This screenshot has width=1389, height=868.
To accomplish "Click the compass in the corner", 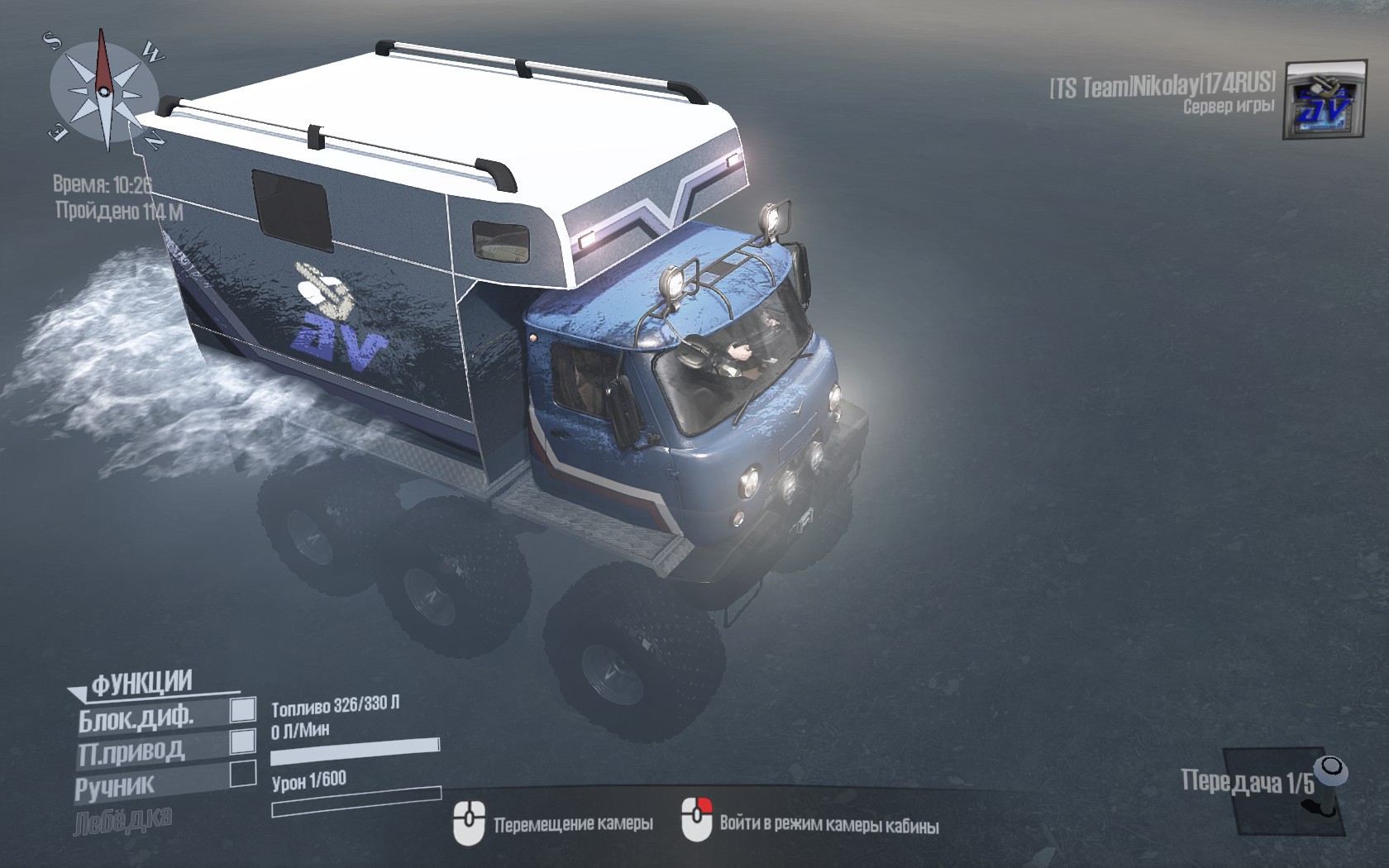I will click(x=104, y=89).
